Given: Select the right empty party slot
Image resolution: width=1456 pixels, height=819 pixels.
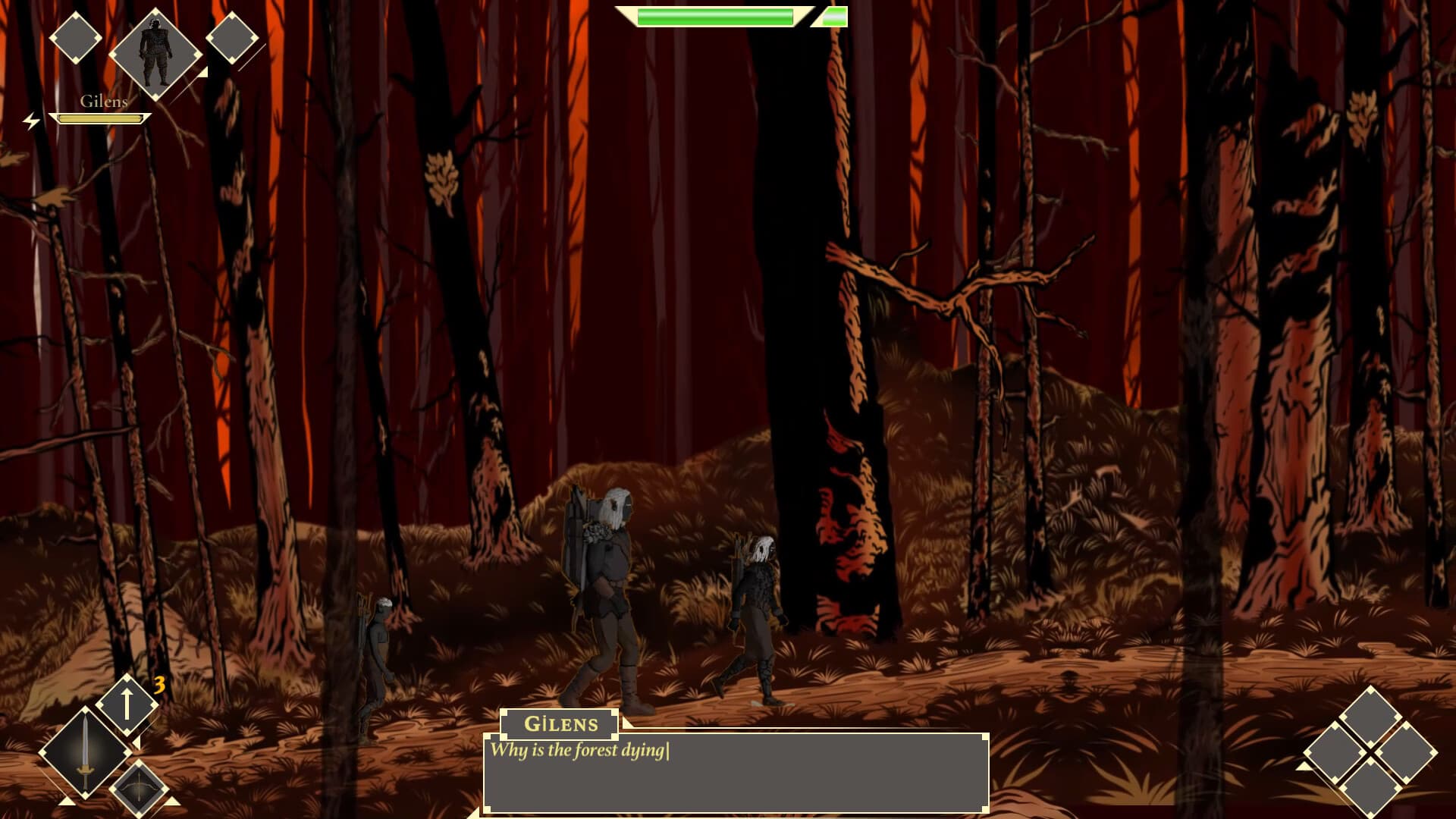Looking at the screenshot, I should pyautogui.click(x=231, y=36).
